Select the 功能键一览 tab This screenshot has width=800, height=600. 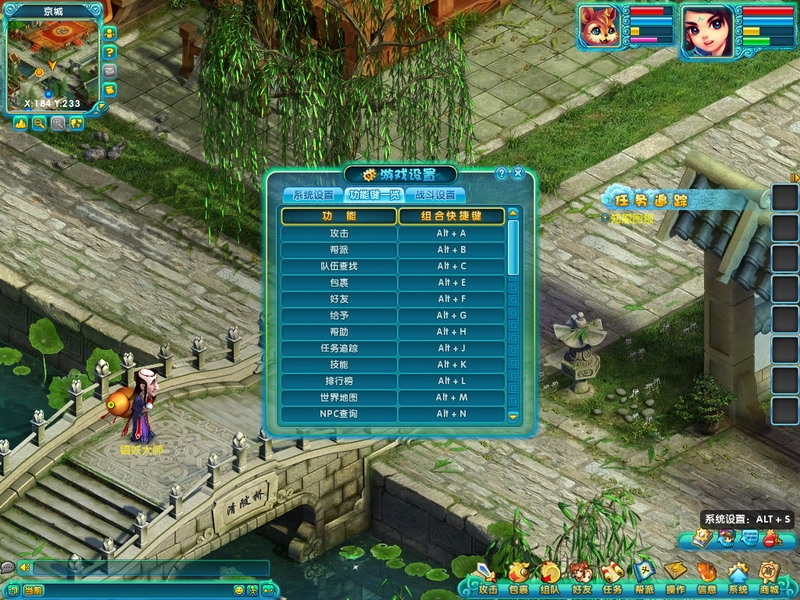coord(372,195)
